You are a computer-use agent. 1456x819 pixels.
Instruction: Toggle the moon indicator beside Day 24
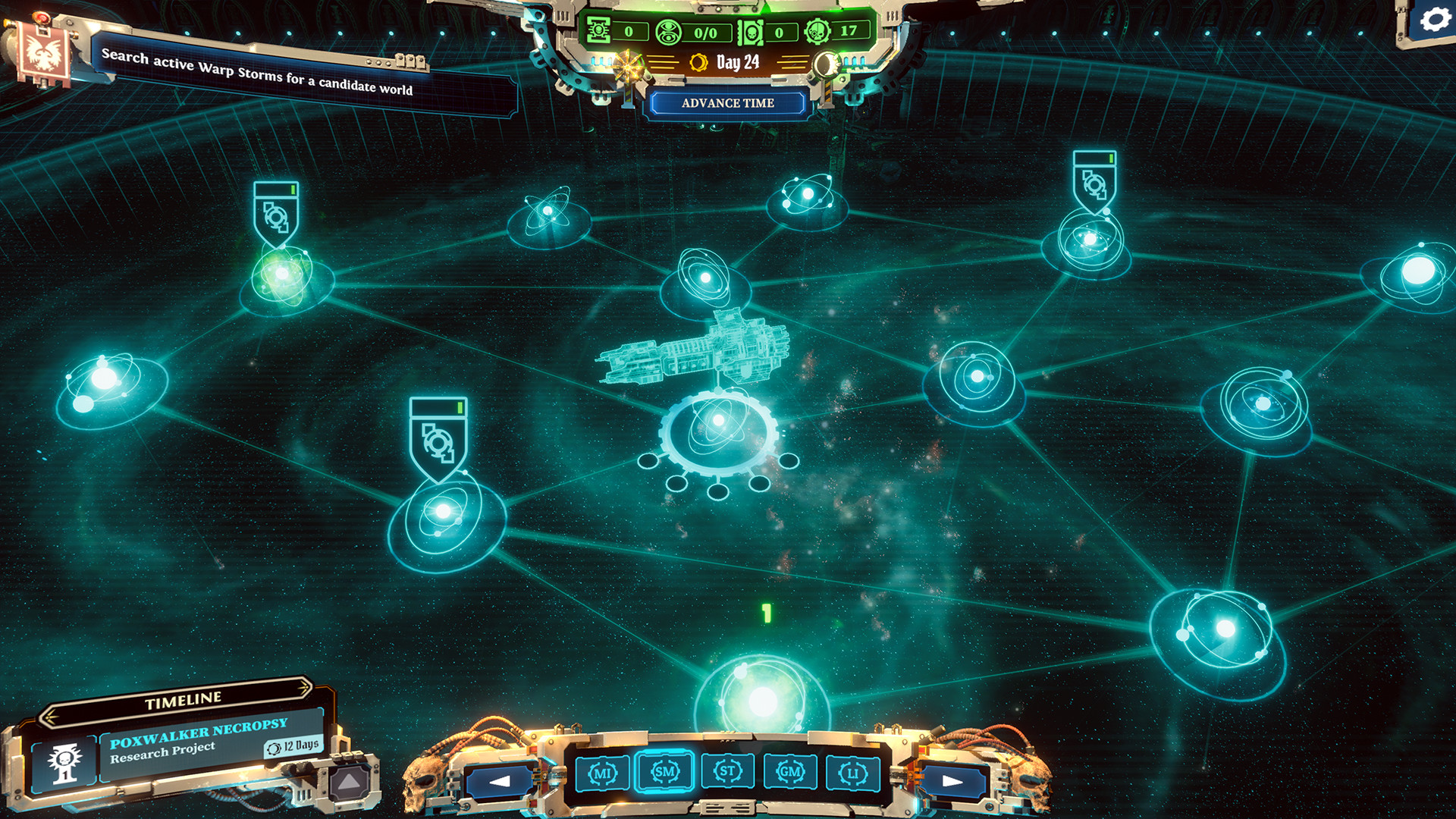(x=827, y=64)
